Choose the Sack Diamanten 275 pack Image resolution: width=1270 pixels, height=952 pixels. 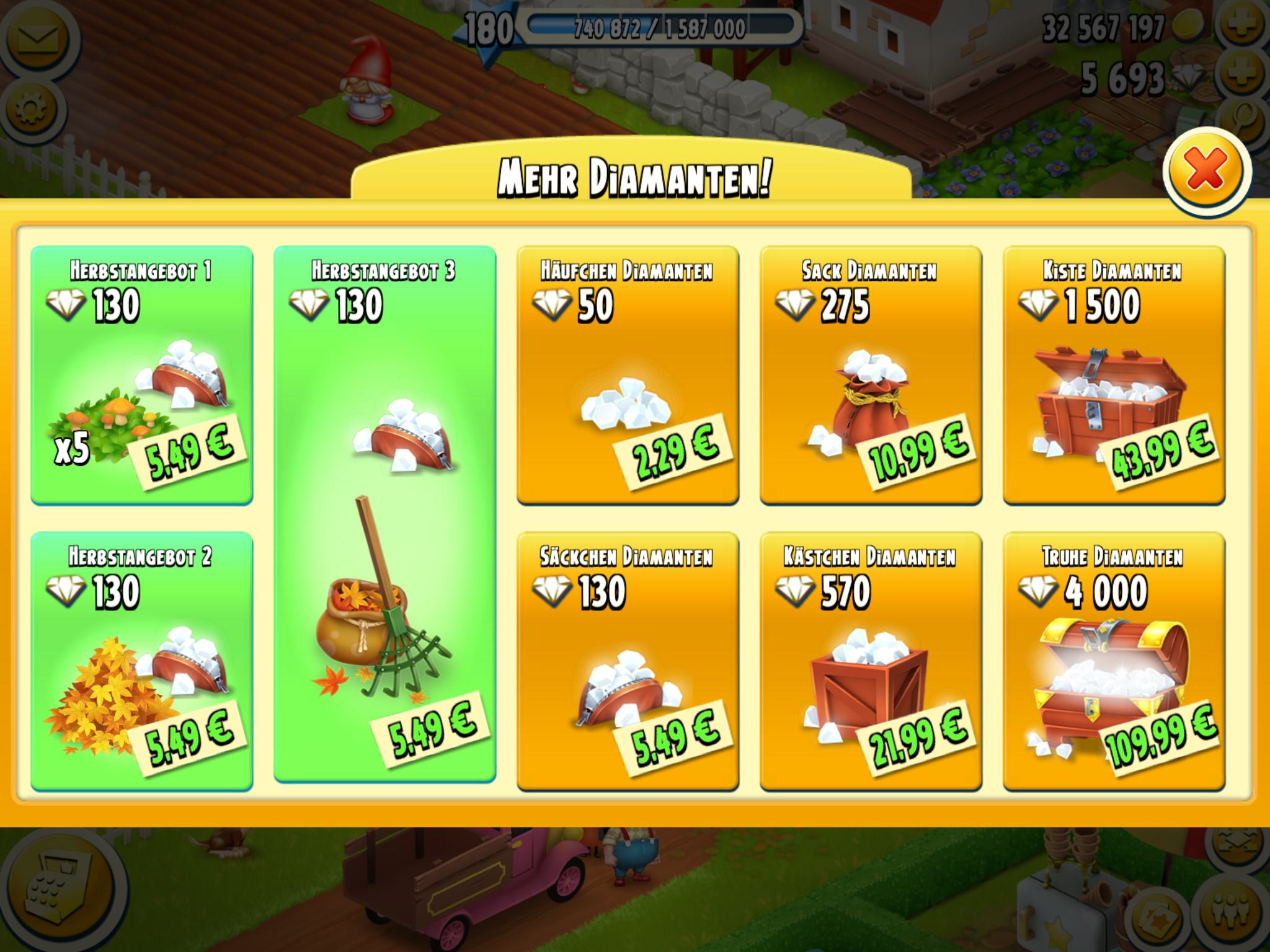tap(871, 375)
